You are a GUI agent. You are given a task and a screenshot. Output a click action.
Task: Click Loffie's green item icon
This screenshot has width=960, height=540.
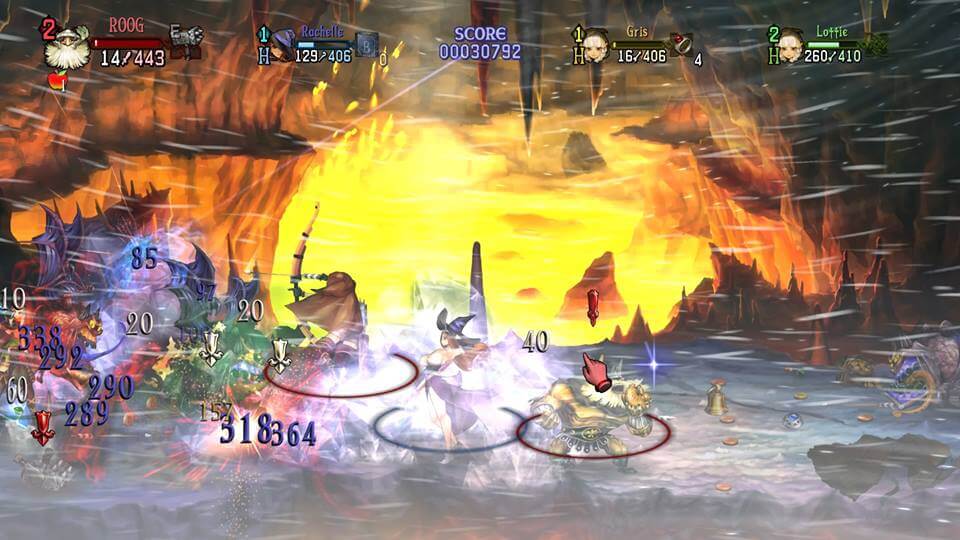(x=876, y=43)
